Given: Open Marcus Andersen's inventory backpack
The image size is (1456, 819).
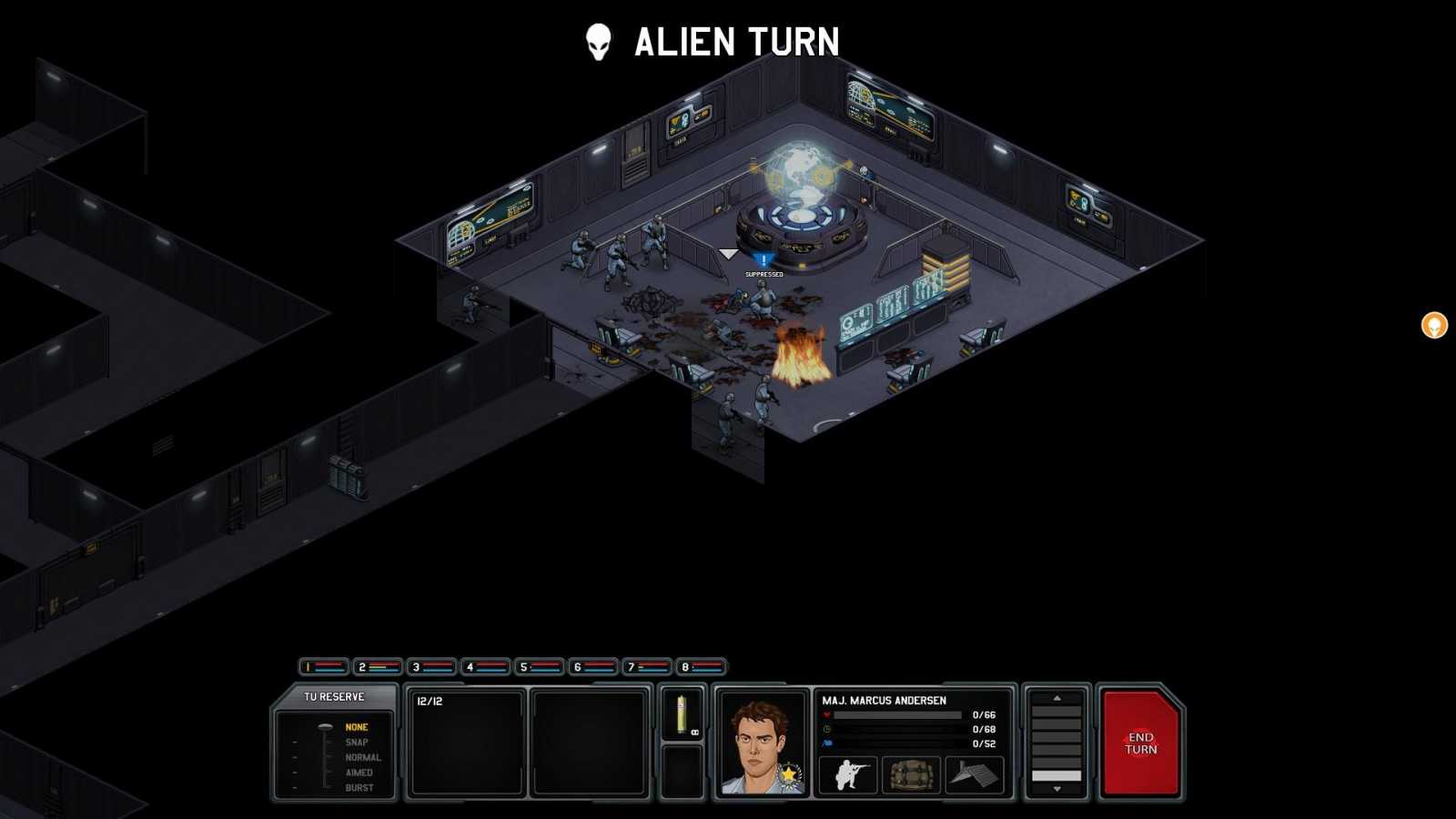Looking at the screenshot, I should point(910,774).
